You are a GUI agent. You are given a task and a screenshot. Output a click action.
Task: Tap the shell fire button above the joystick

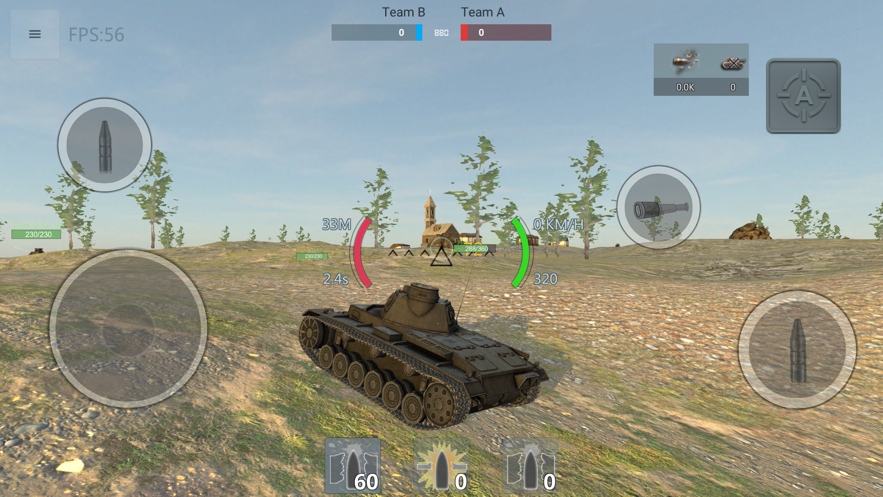pyautogui.click(x=104, y=145)
